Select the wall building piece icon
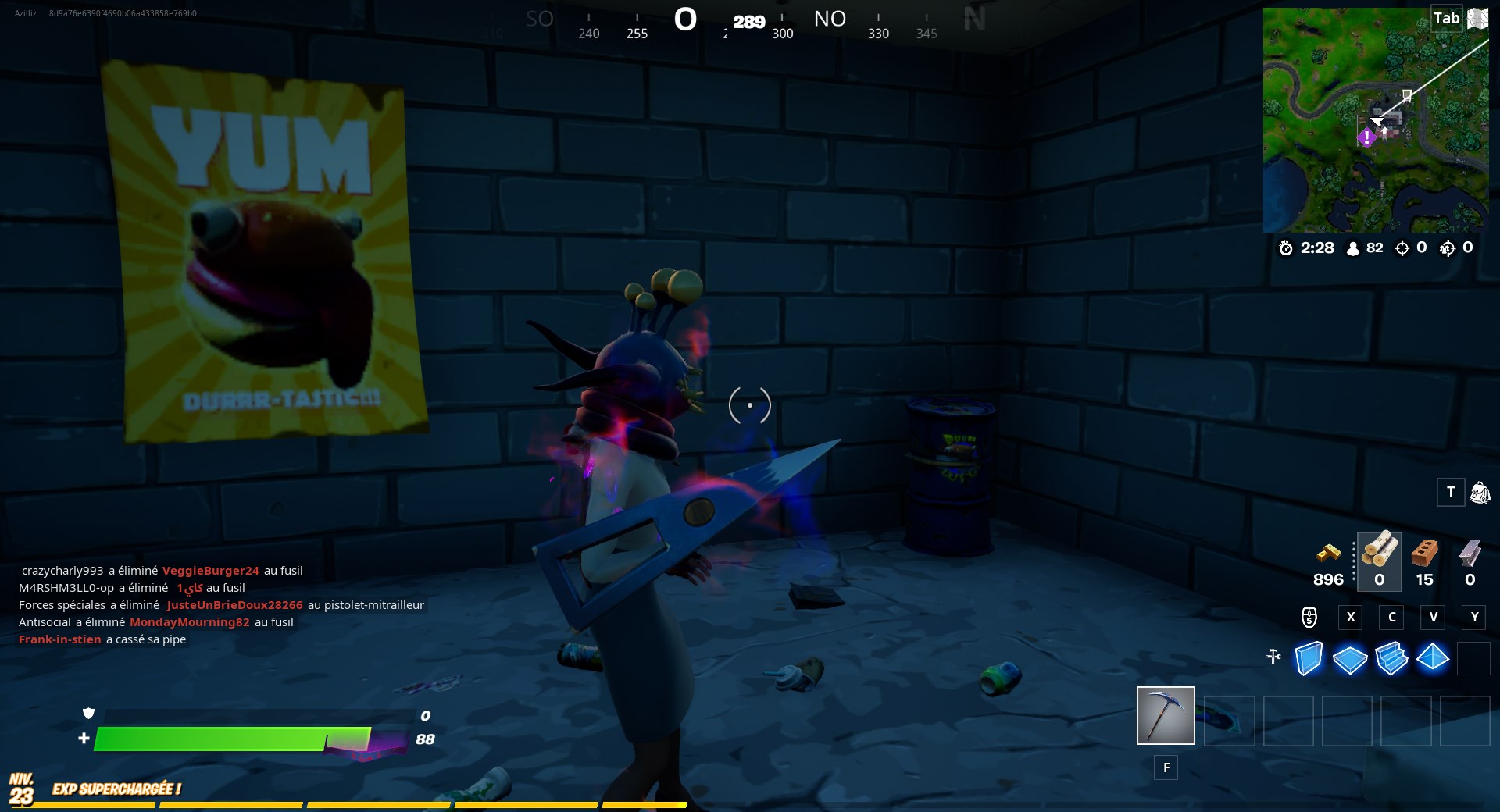The width and height of the screenshot is (1500, 812). [1309, 660]
